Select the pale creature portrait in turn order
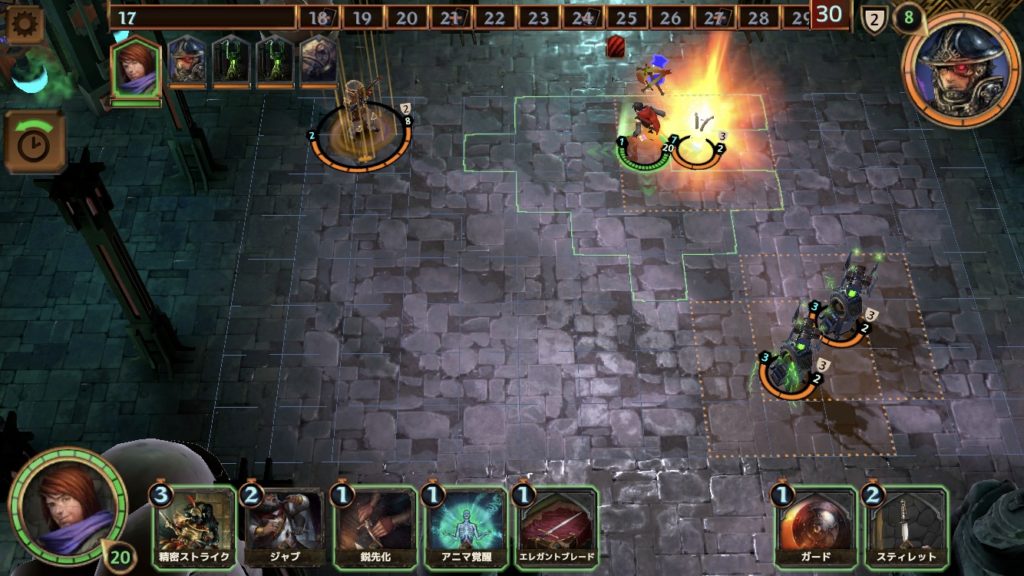 [319, 62]
